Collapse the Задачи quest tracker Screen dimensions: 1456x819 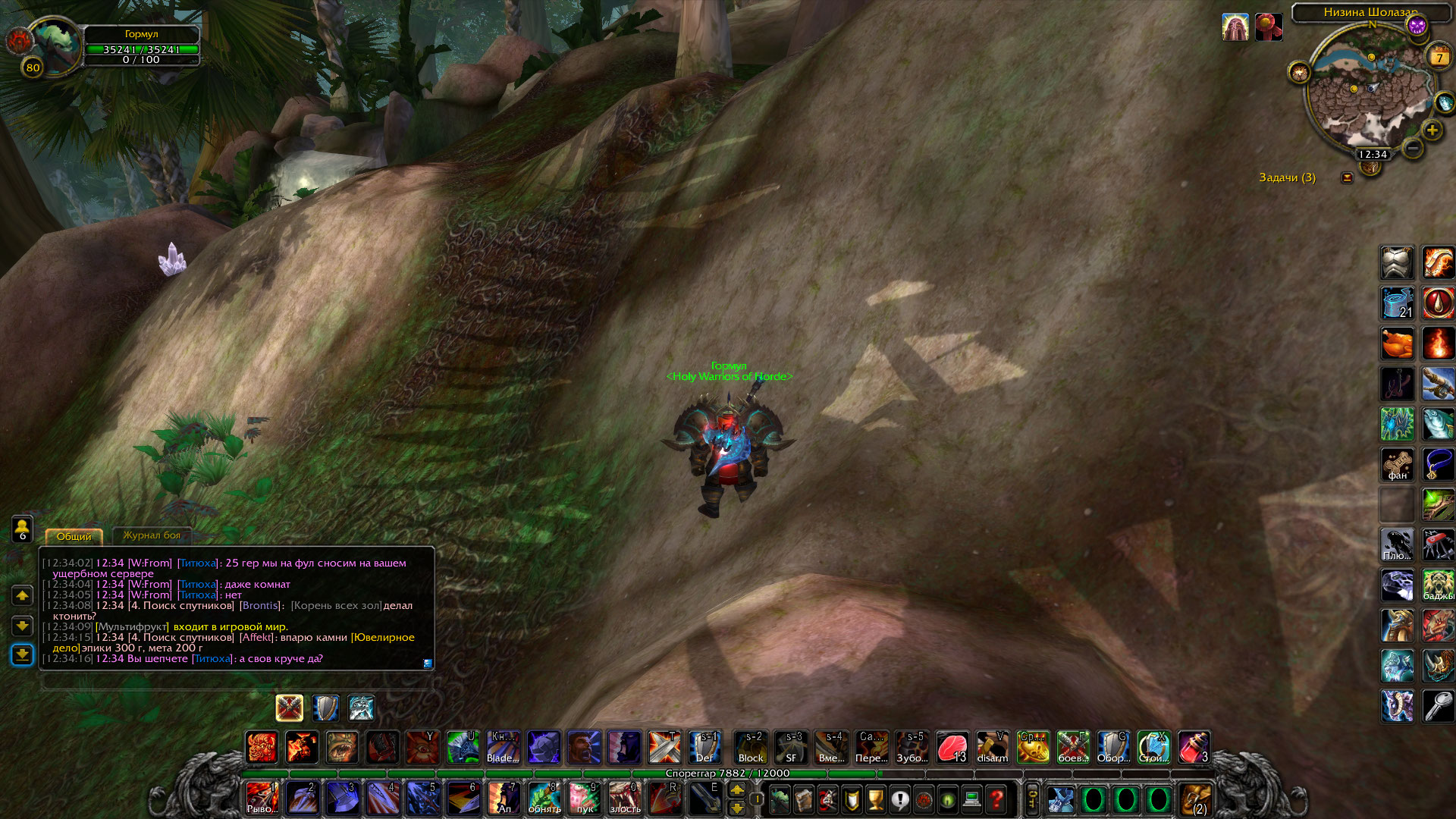(x=1347, y=177)
